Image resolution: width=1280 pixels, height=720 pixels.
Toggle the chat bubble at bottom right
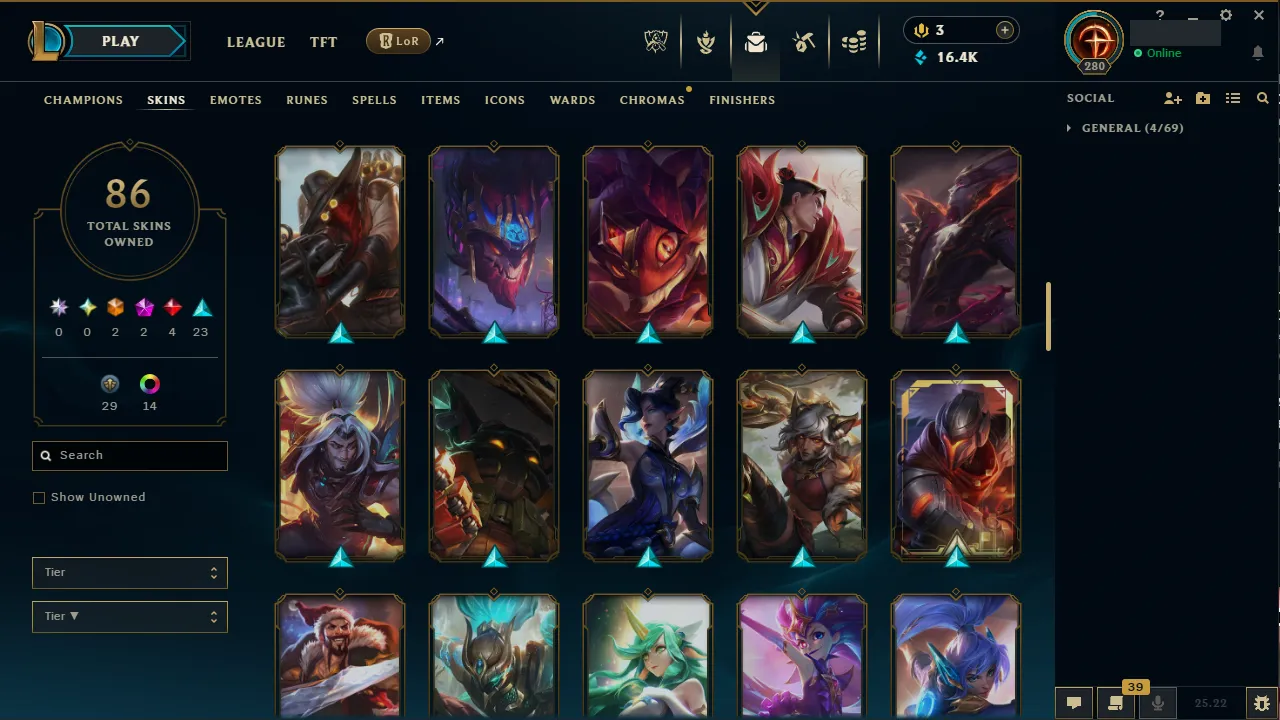pyautogui.click(x=1074, y=702)
